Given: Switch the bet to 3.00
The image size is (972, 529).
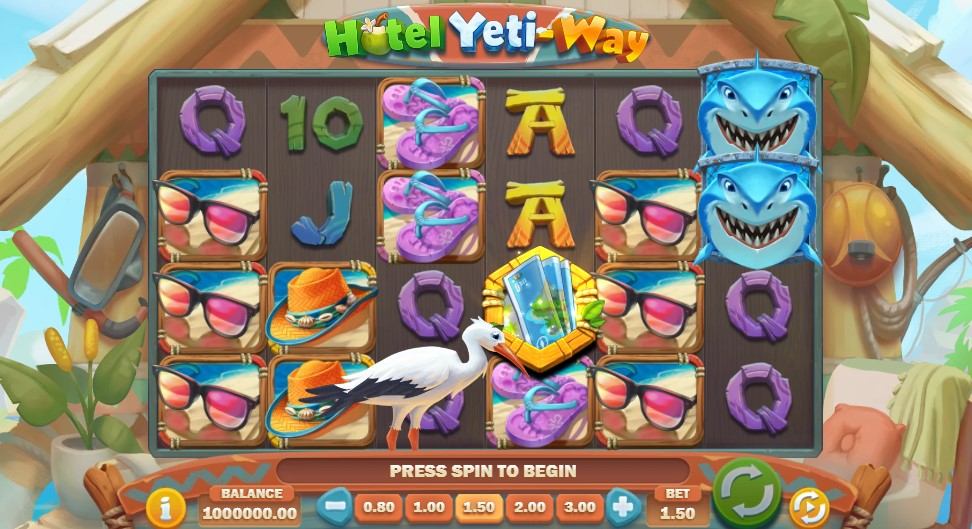Looking at the screenshot, I should click(x=579, y=507).
